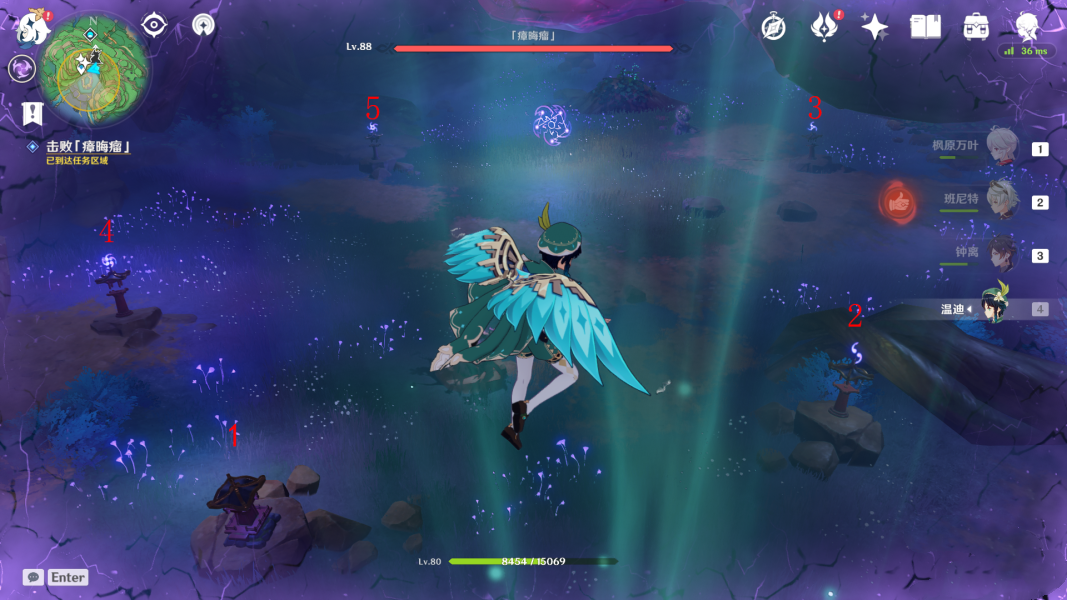Screen dimensions: 1067x600
Task: Click the red glowing hand icon
Action: pos(898,203)
